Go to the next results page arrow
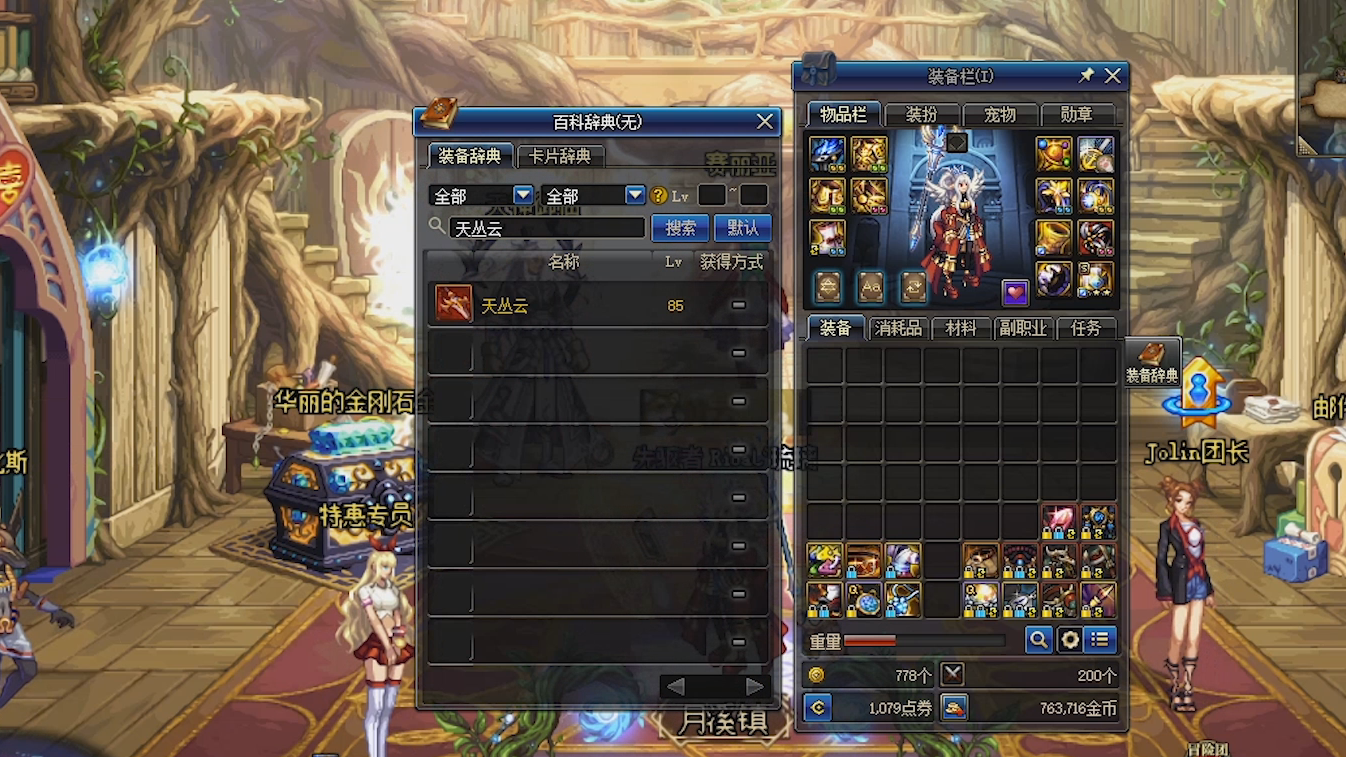The height and width of the screenshot is (757, 1346). point(755,686)
